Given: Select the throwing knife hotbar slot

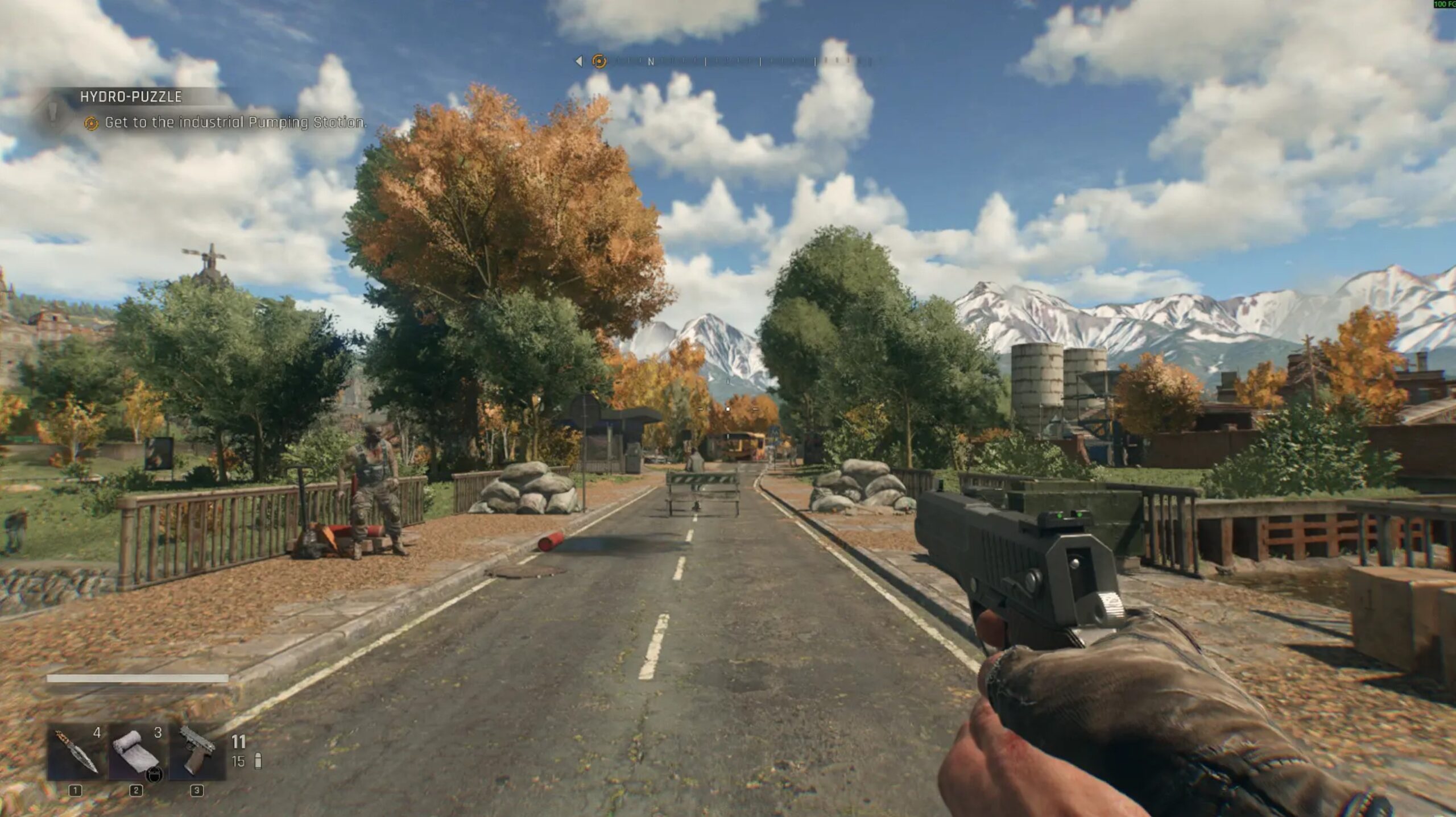Looking at the screenshot, I should point(77,752).
